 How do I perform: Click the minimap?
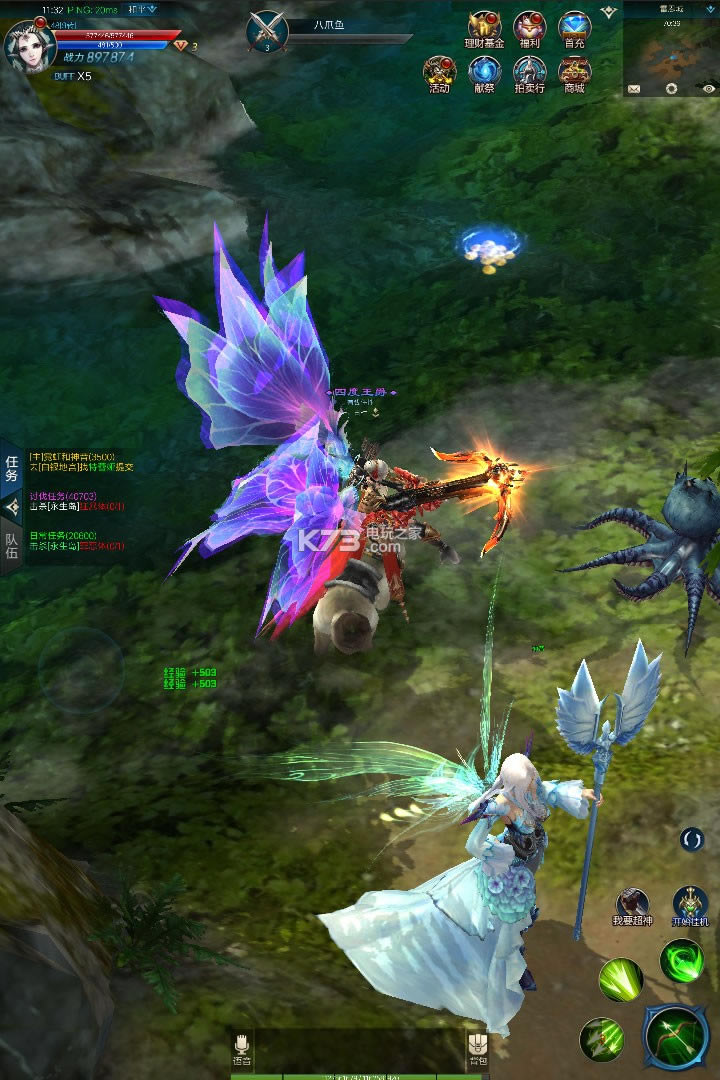coord(671,46)
